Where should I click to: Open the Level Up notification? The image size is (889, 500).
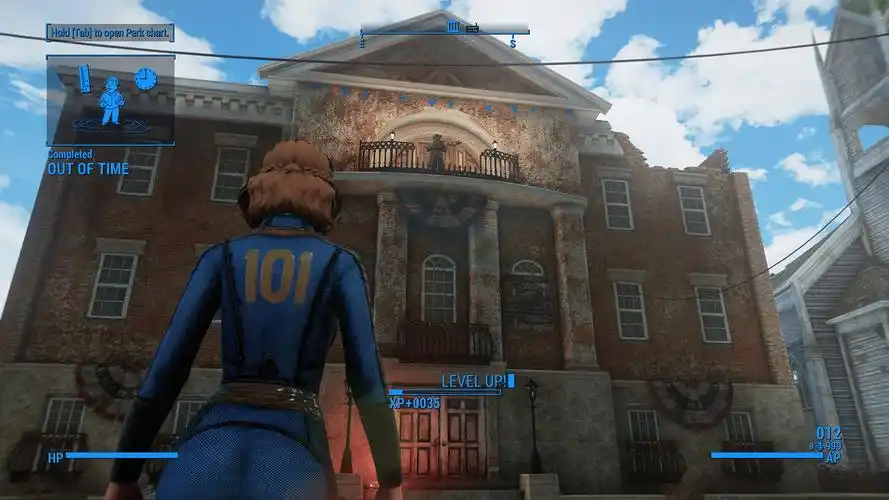pyautogui.click(x=476, y=381)
